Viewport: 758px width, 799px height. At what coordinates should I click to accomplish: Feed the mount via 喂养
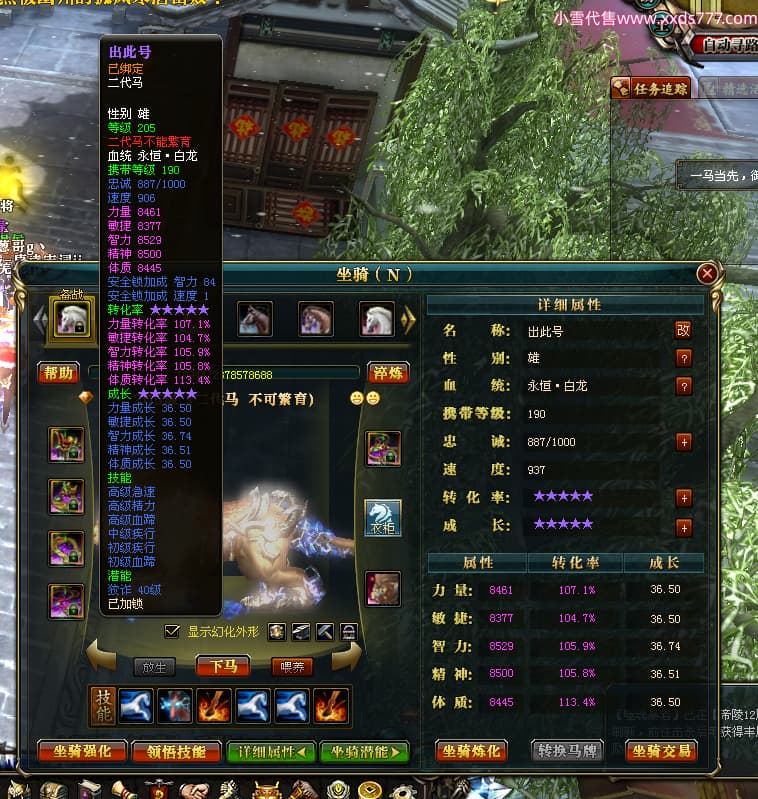click(x=293, y=666)
